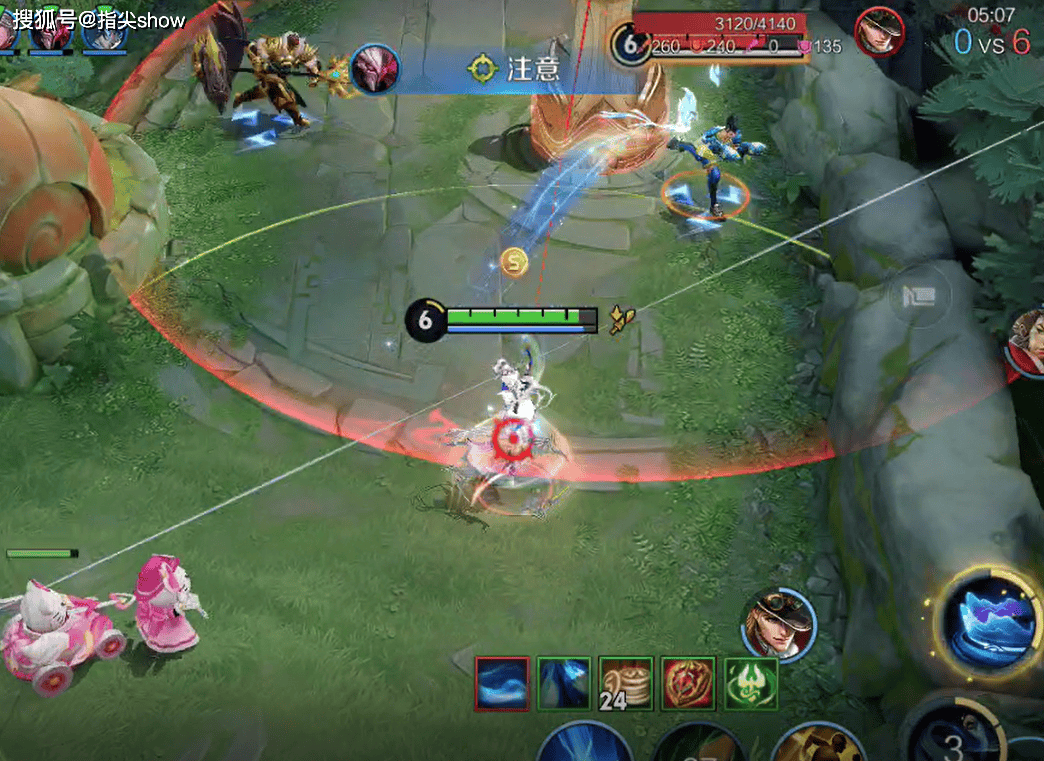1044x761 pixels.
Task: Select the red gem item slot
Action: [x=688, y=684]
